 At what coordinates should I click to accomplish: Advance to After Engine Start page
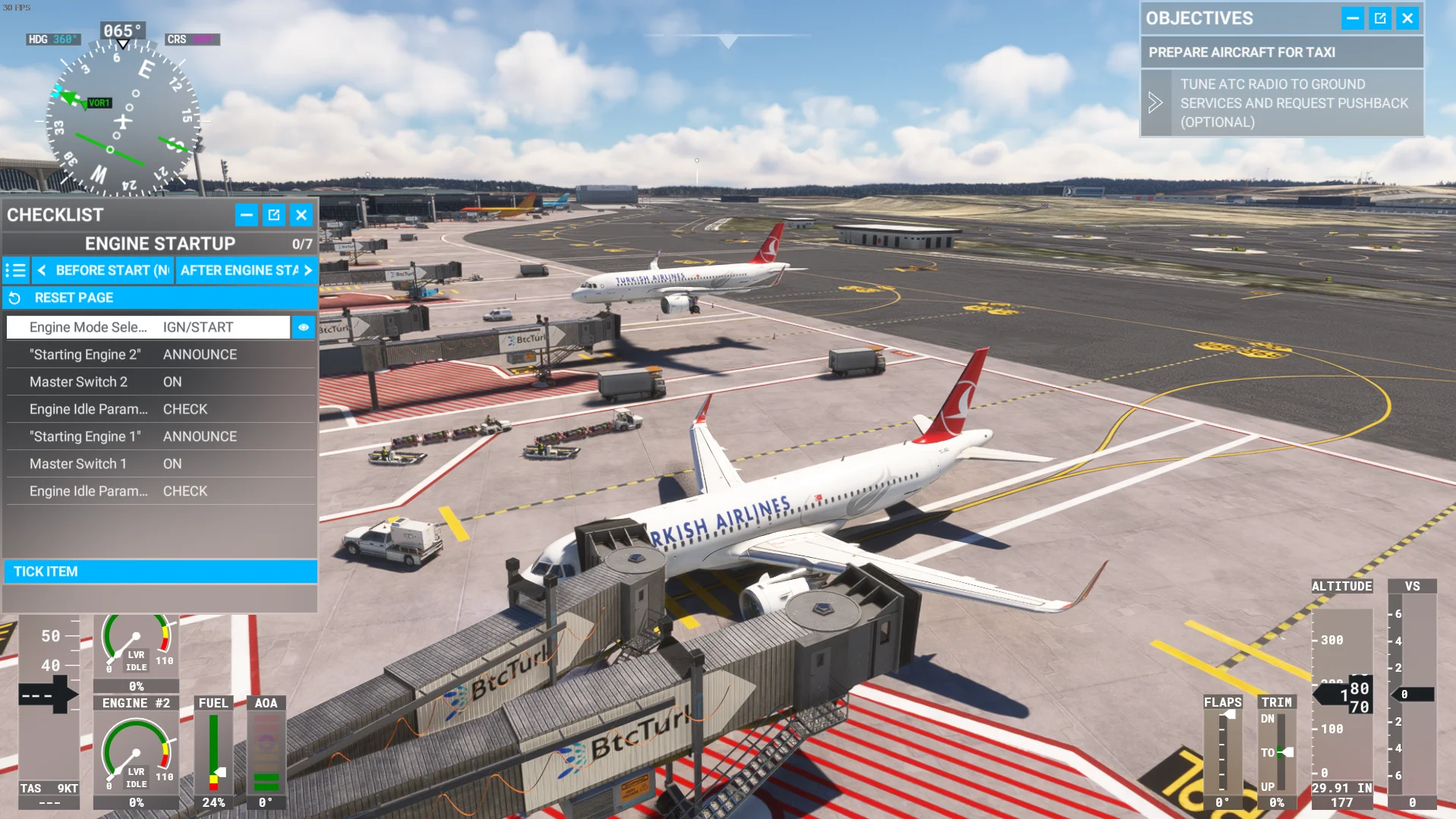tap(247, 270)
